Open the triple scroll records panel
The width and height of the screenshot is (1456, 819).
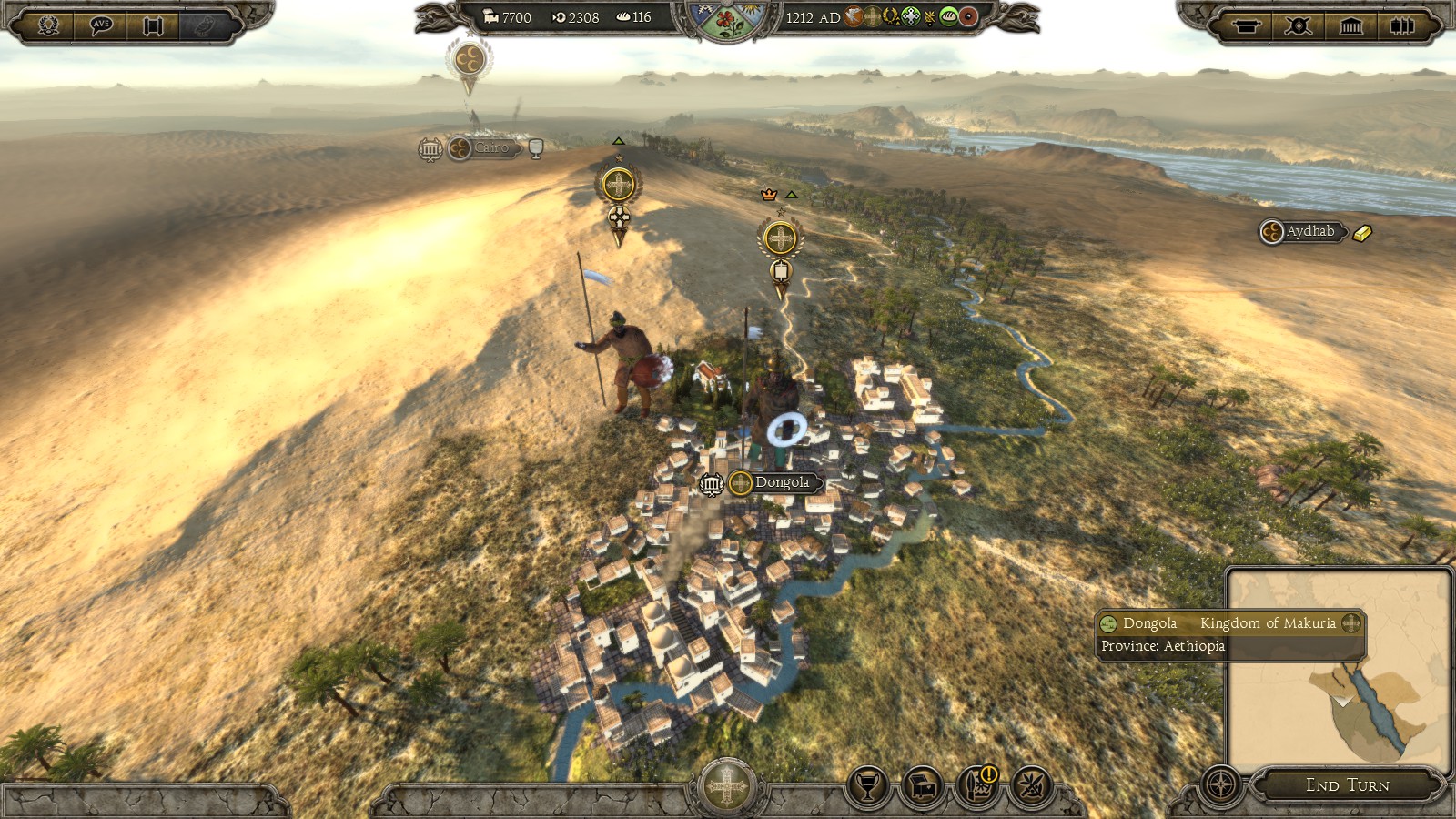tap(1402, 25)
